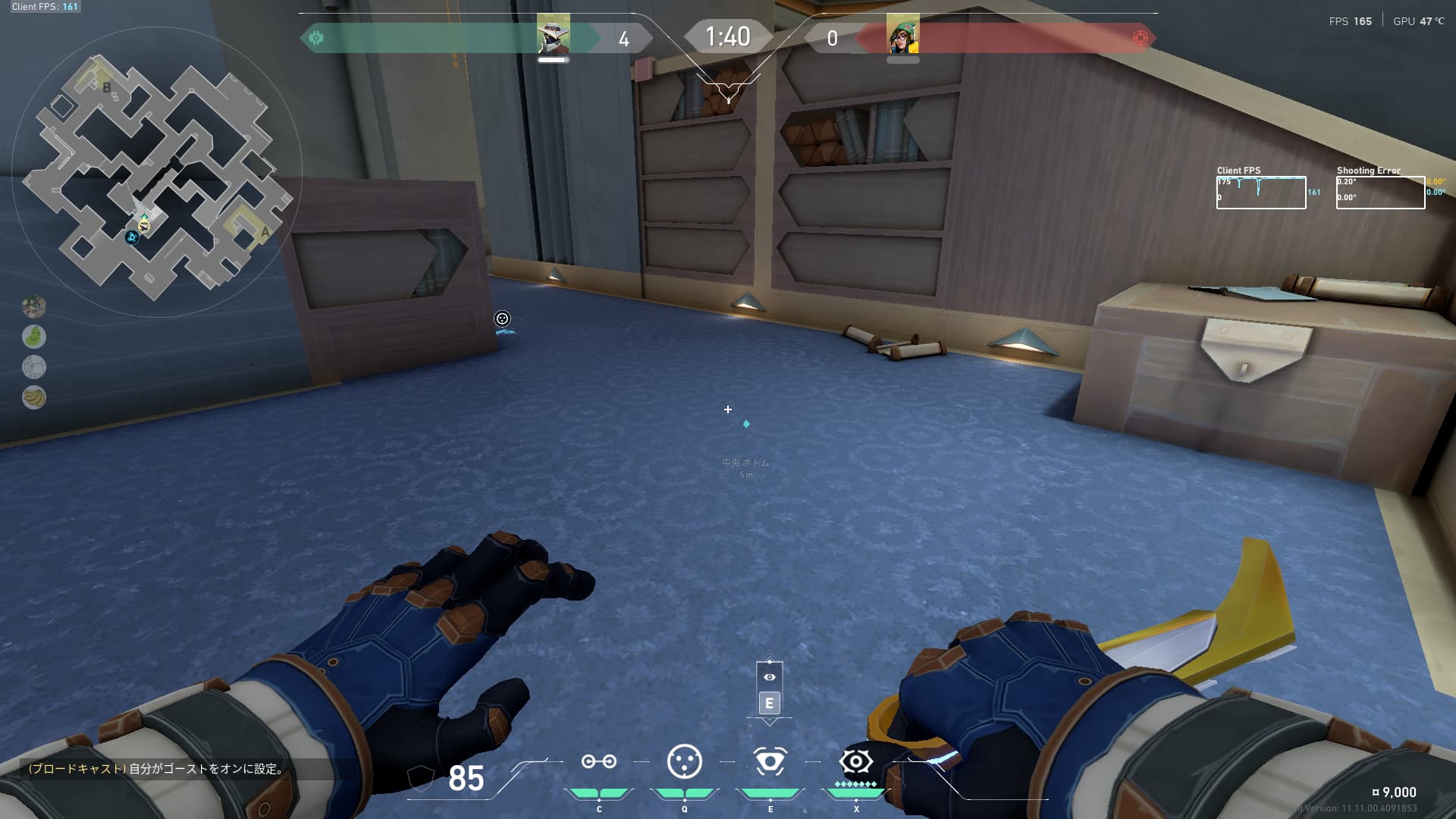Choose the enemy Killjoy portrait on the red bar

pos(902,34)
